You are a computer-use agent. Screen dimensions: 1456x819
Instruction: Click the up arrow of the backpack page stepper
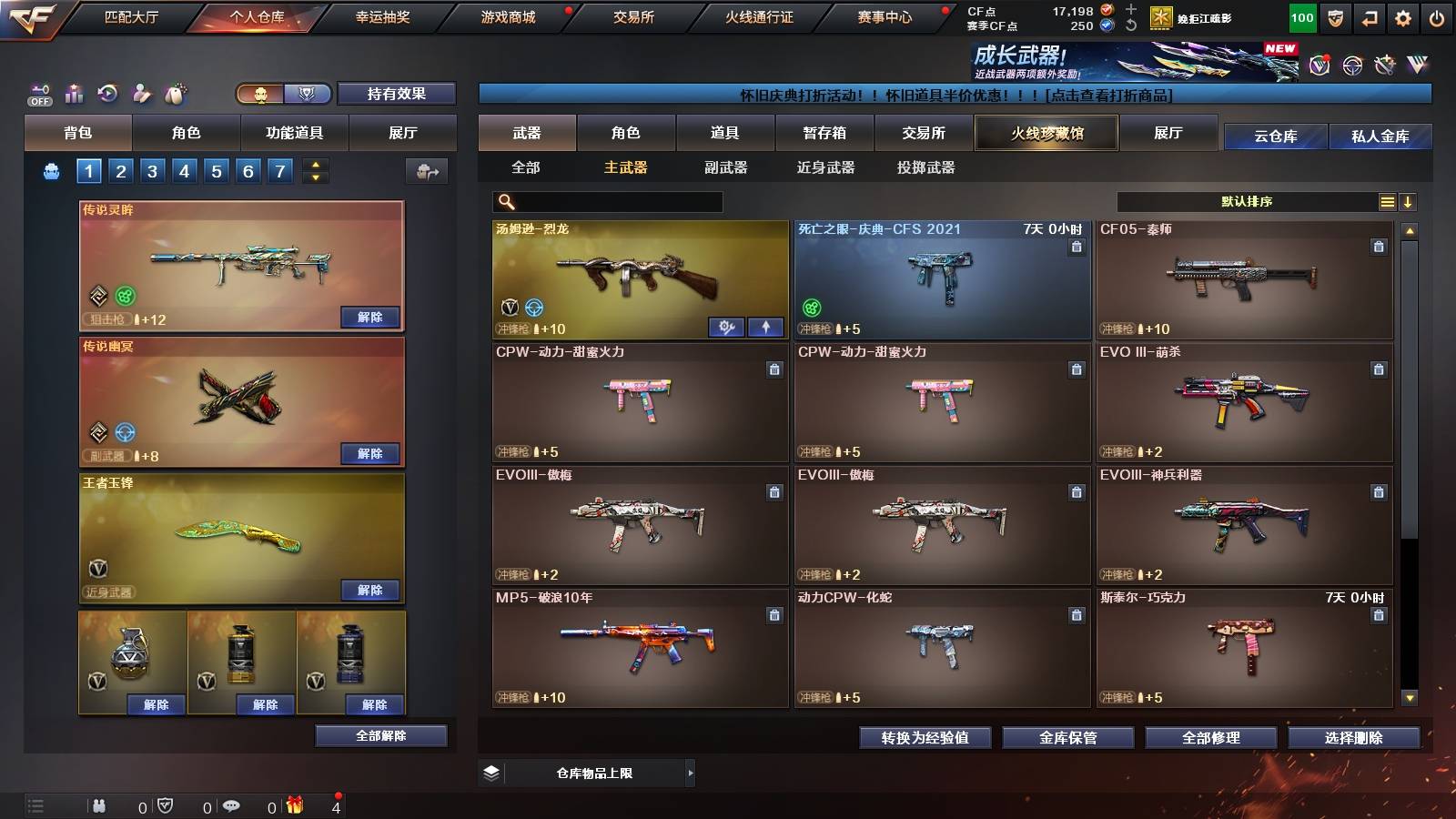click(x=315, y=165)
